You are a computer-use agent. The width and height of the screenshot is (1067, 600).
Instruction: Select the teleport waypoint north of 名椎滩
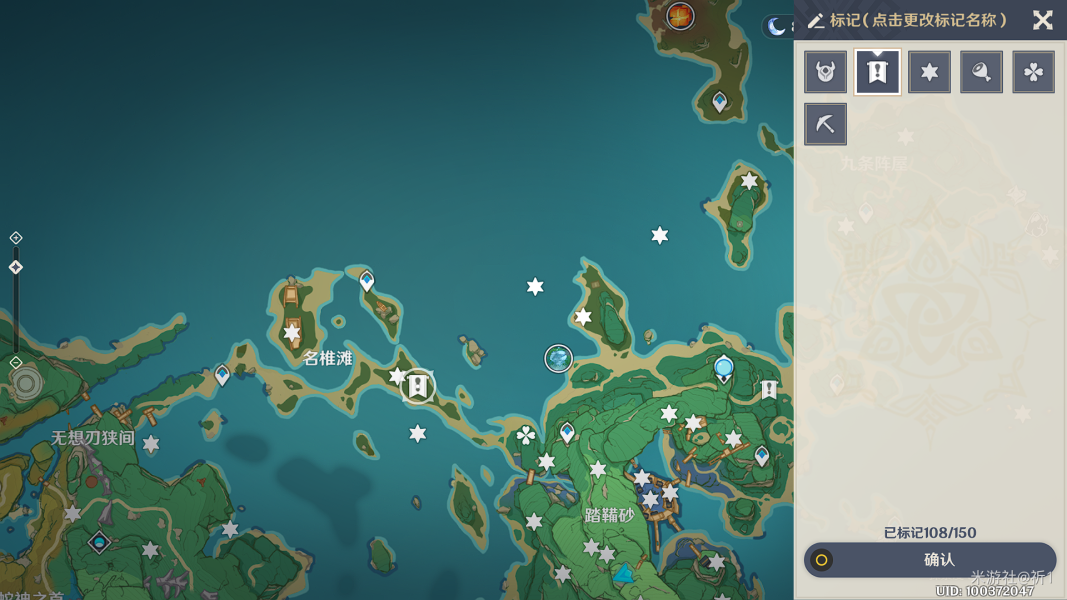[x=367, y=281]
